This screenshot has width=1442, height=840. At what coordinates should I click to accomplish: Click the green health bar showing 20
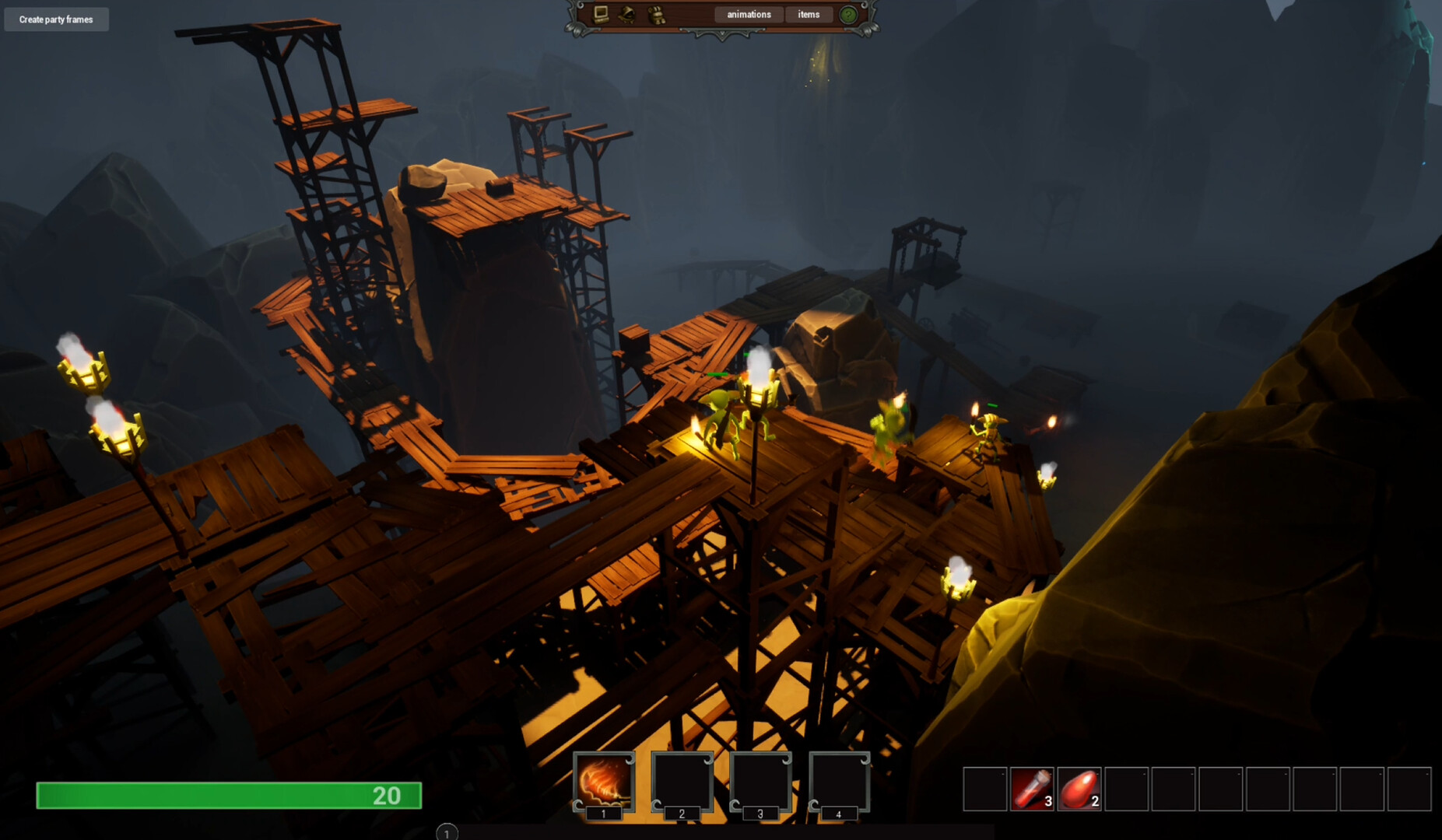pyautogui.click(x=230, y=796)
